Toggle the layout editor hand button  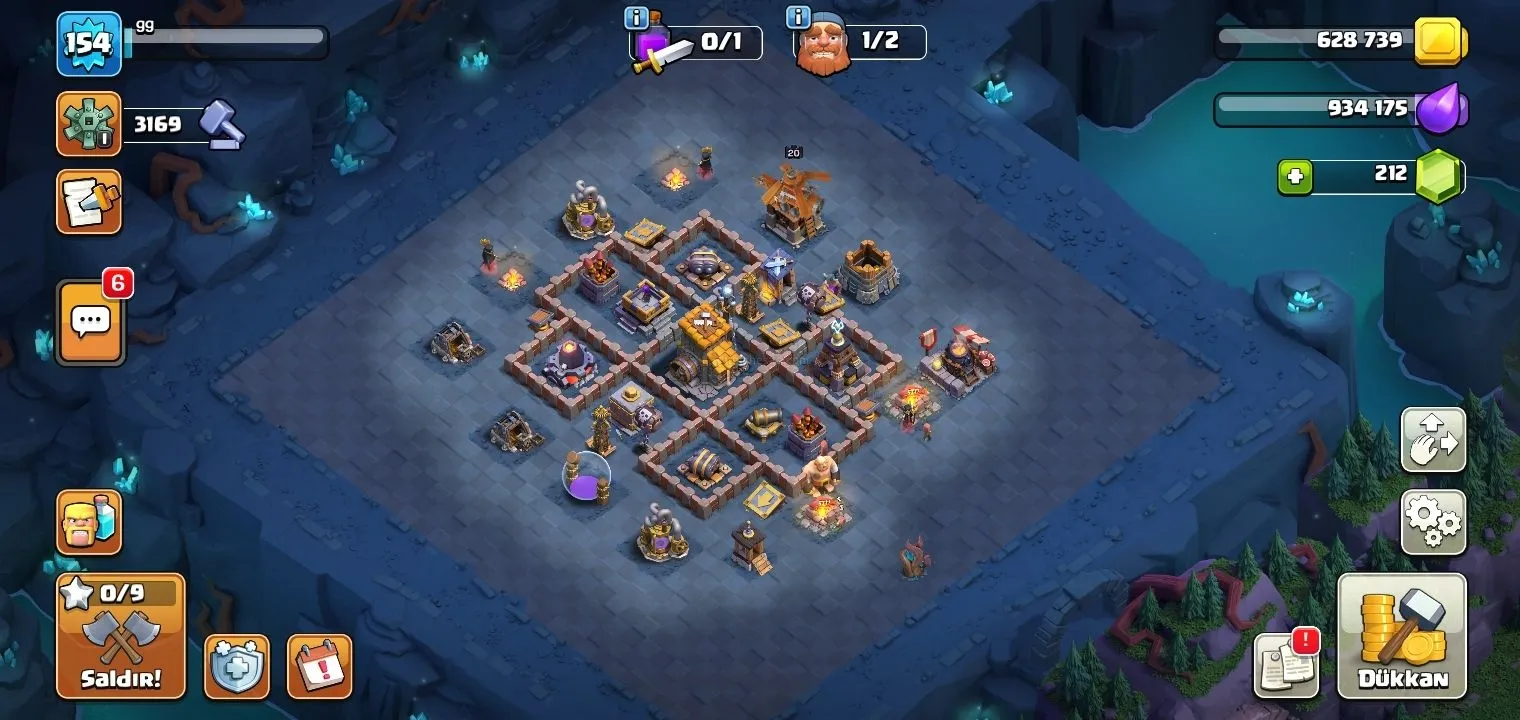click(x=1433, y=440)
